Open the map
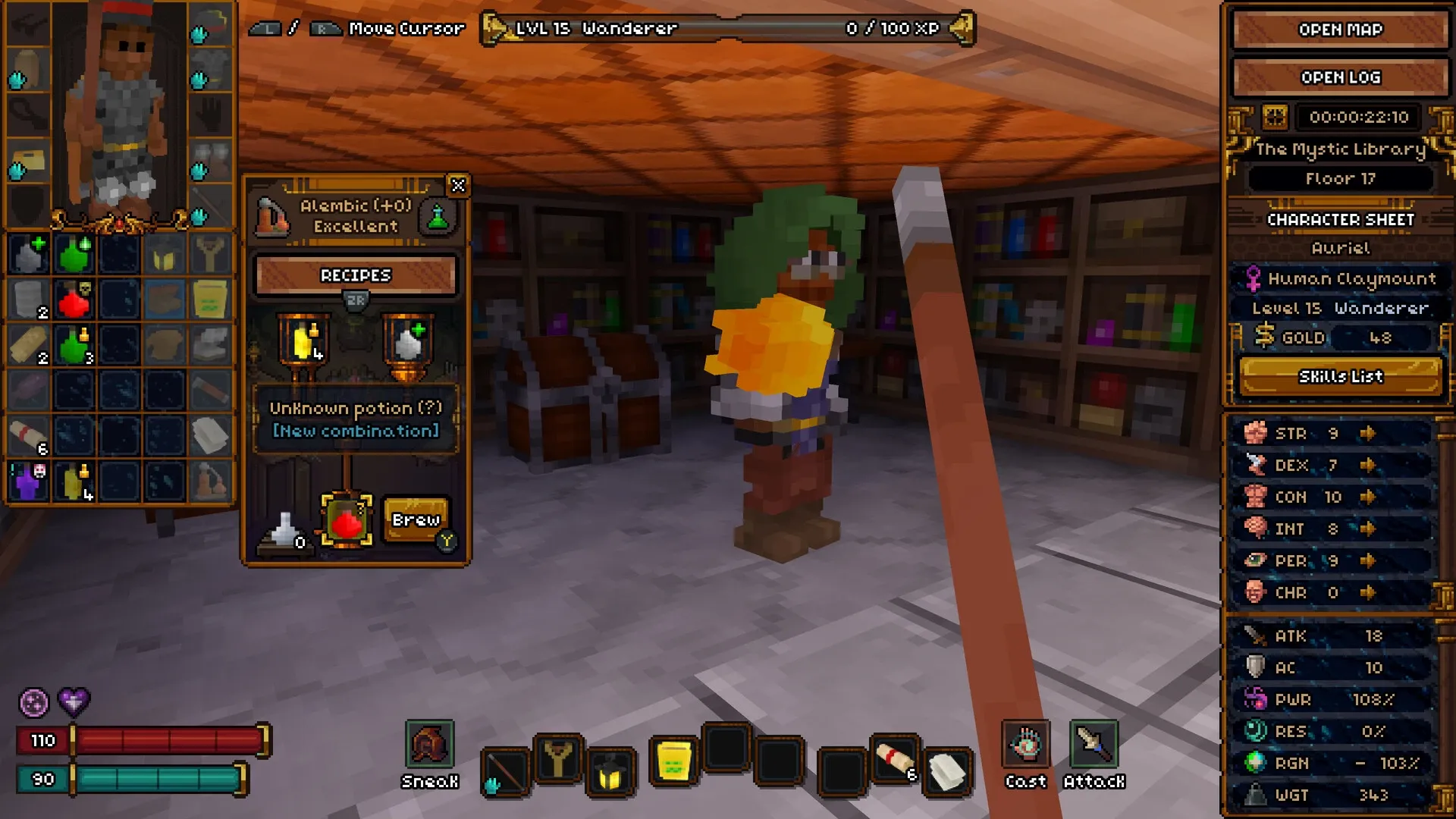Image resolution: width=1456 pixels, height=819 pixels. [1340, 30]
